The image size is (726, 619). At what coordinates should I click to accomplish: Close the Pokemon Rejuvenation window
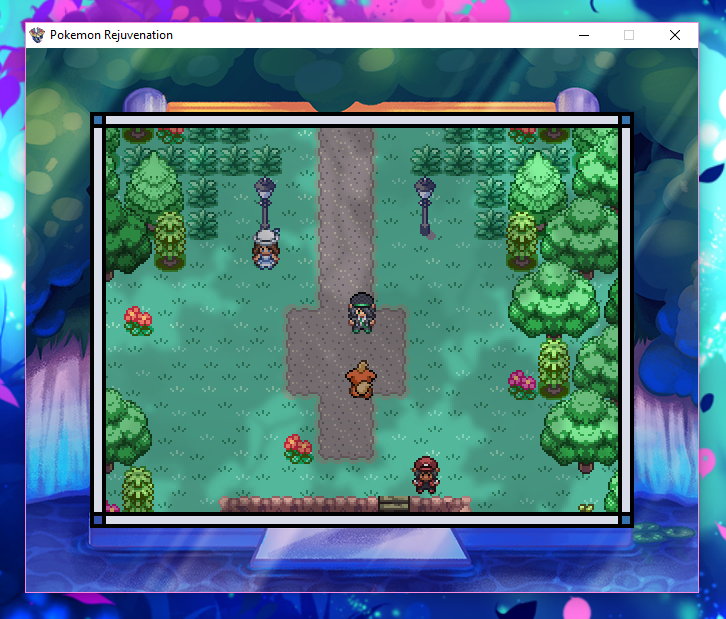(x=675, y=35)
